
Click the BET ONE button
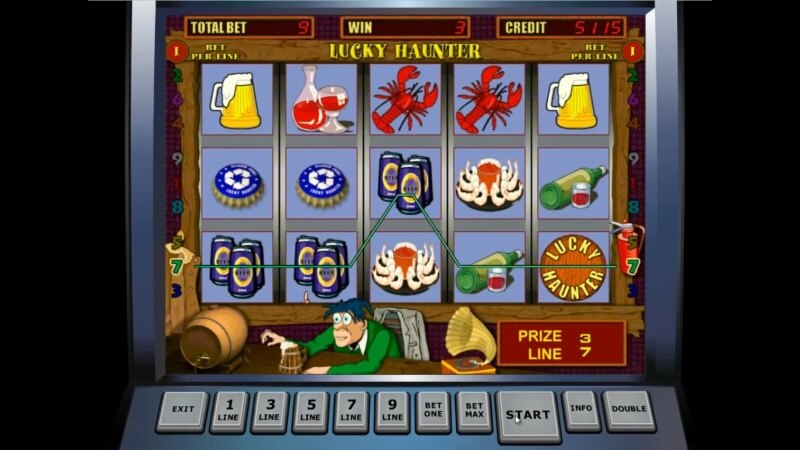point(433,411)
